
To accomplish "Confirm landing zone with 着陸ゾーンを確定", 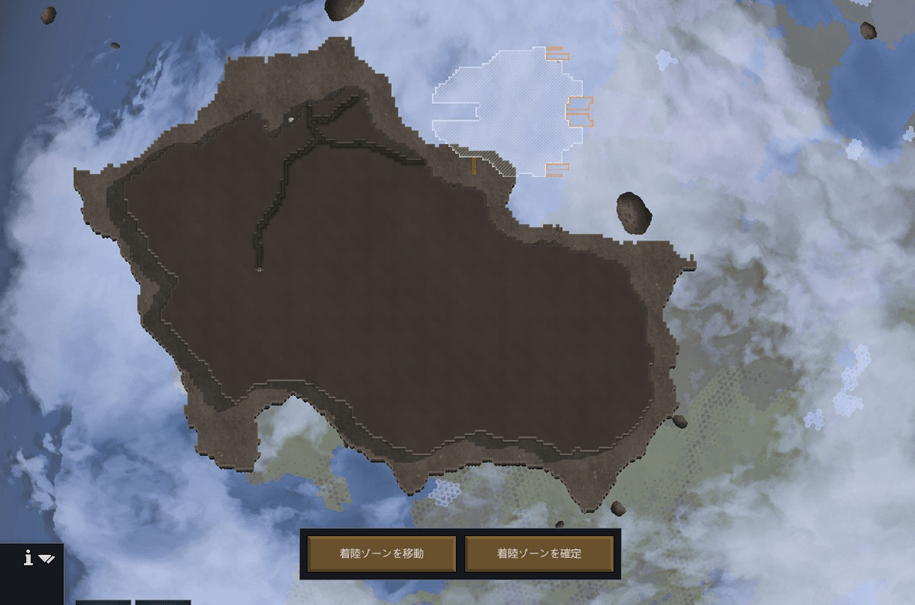I will [x=539, y=553].
